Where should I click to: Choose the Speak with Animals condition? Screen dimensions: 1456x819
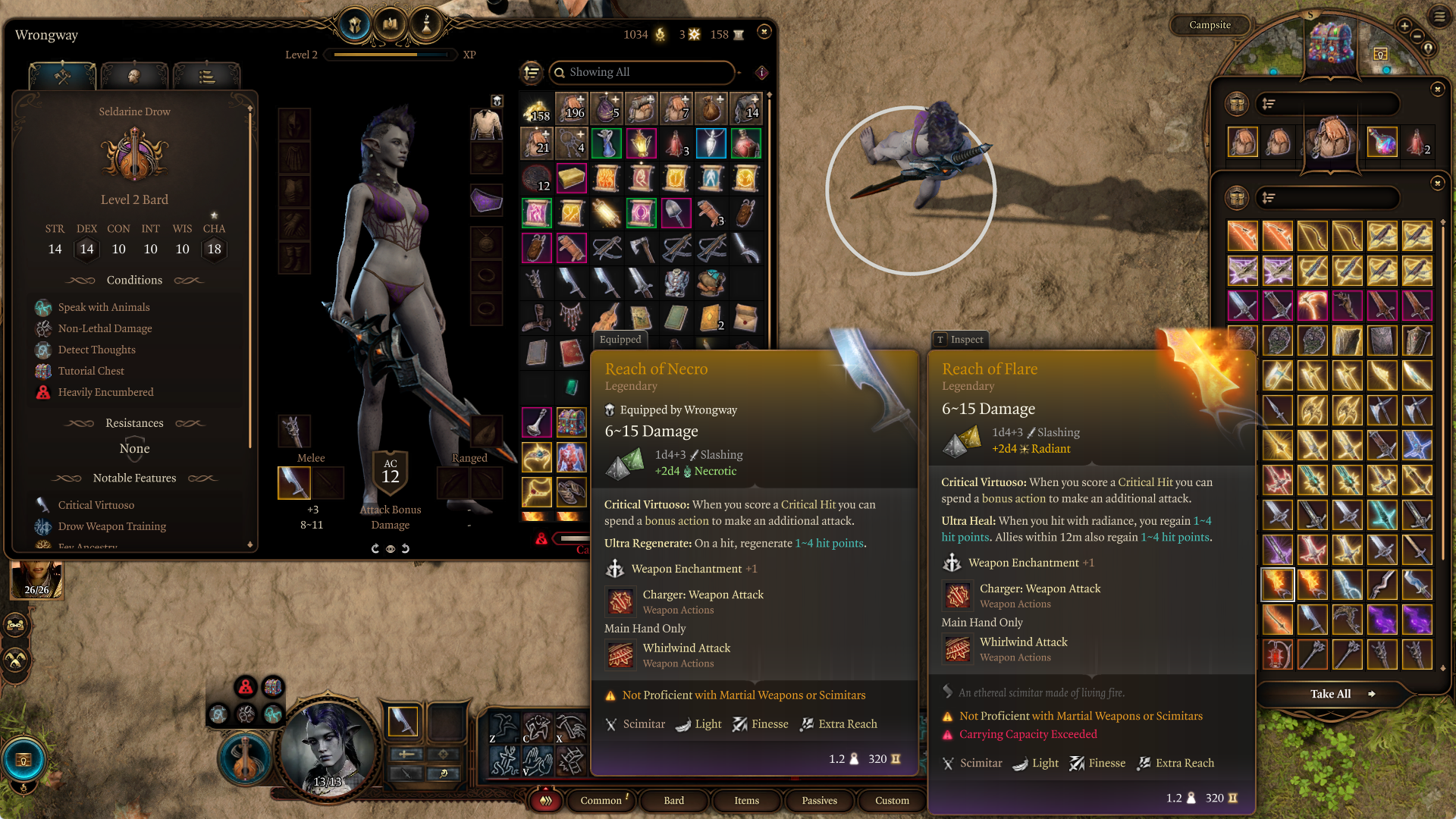[104, 307]
